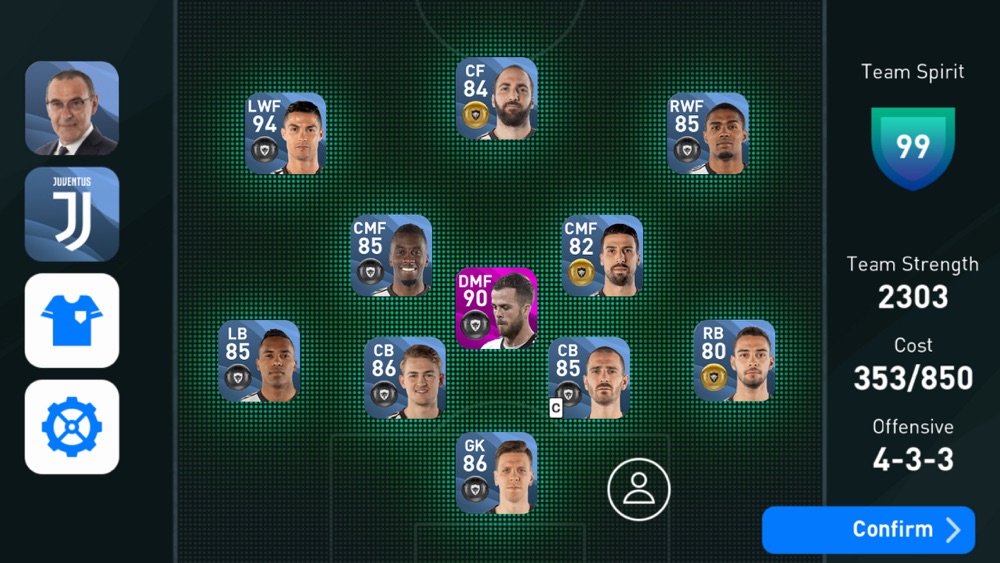This screenshot has width=1000, height=563.
Task: Select the GK 86 goalkeeper card
Action: 497,472
